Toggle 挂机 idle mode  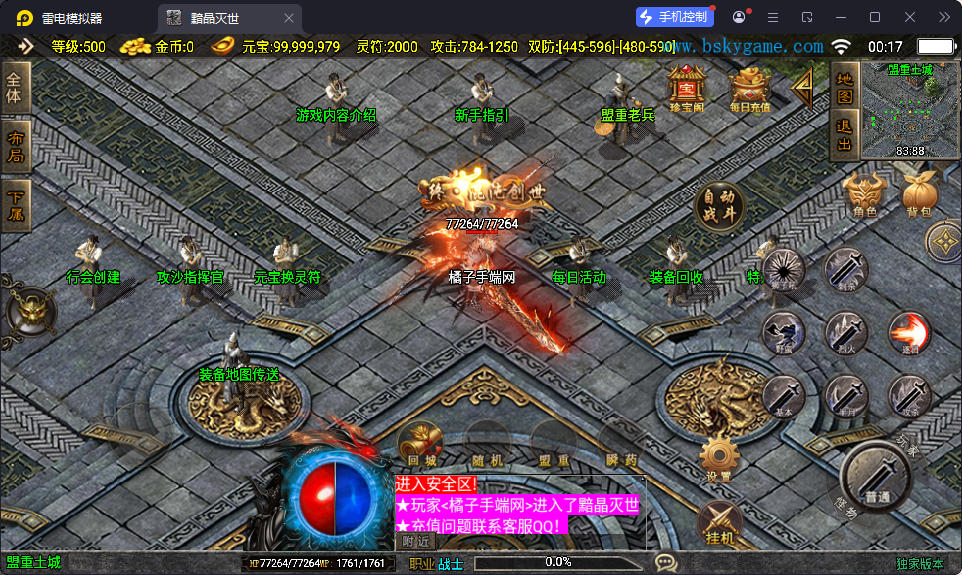(x=719, y=522)
